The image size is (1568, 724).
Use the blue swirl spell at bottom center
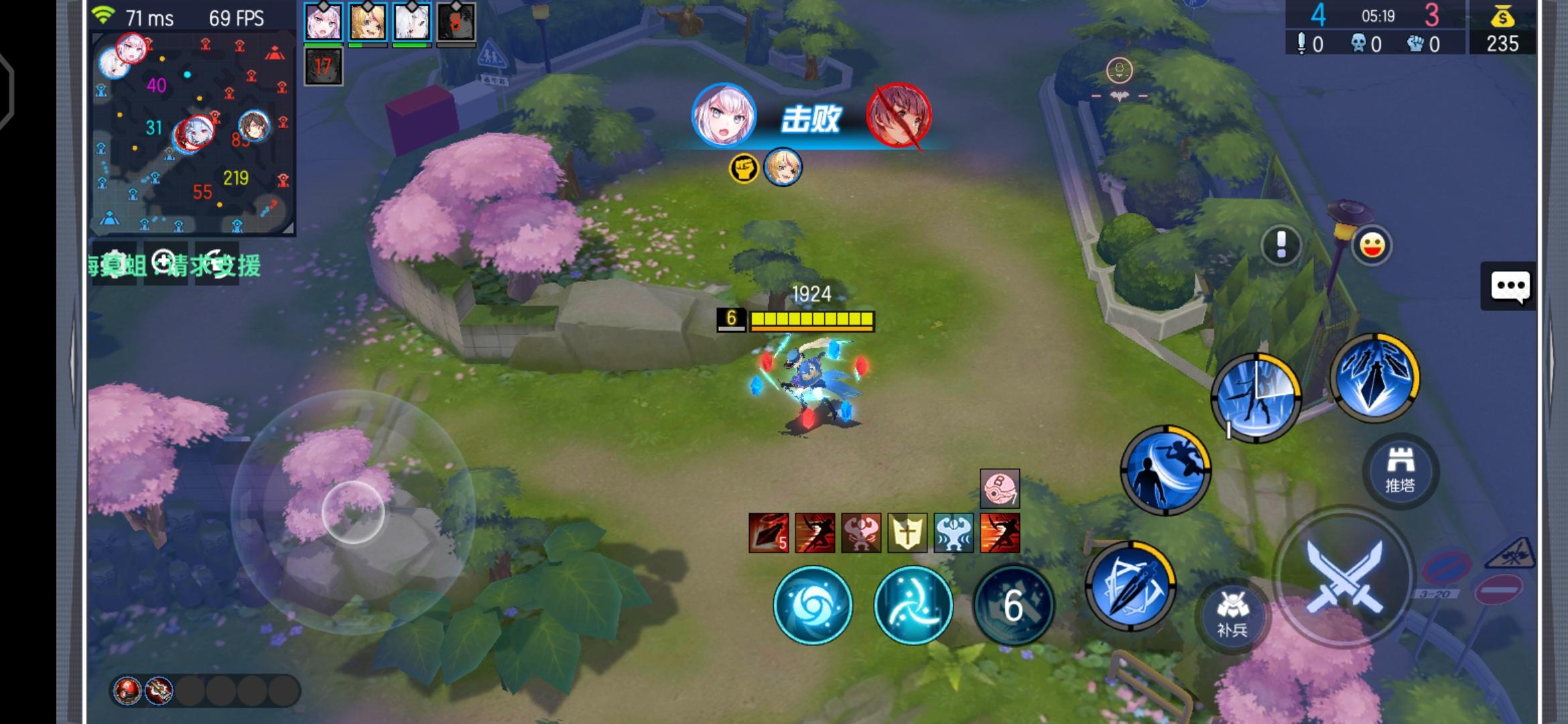click(813, 605)
